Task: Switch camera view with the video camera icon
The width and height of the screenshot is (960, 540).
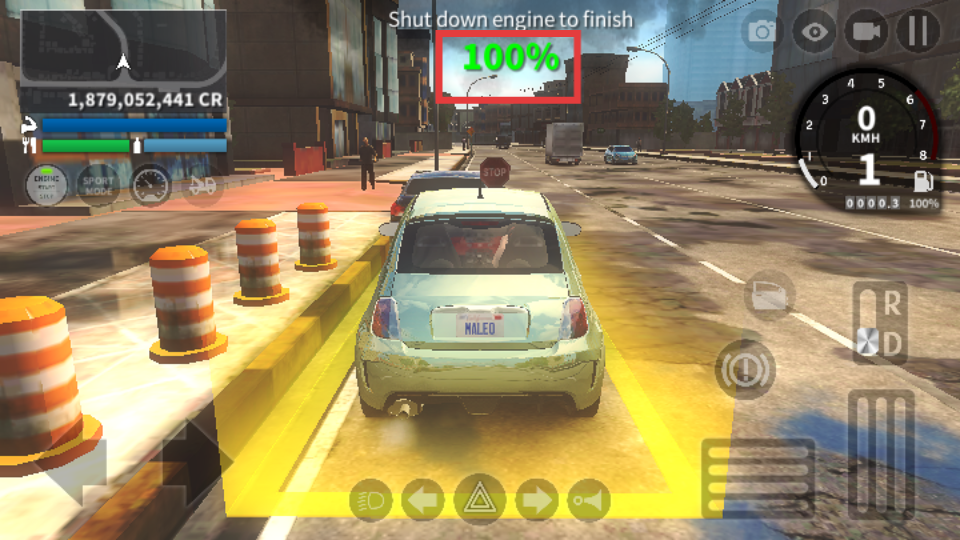Action: [x=866, y=32]
